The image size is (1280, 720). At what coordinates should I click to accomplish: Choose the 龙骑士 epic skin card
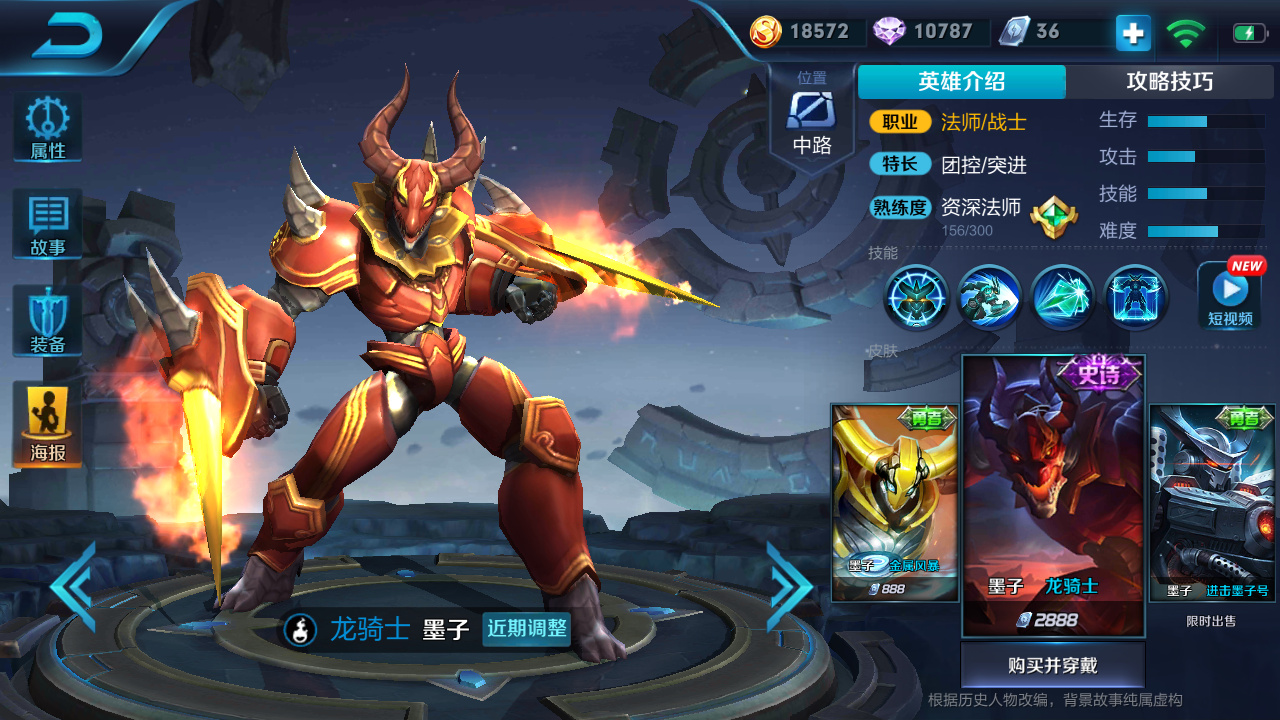(1053, 495)
